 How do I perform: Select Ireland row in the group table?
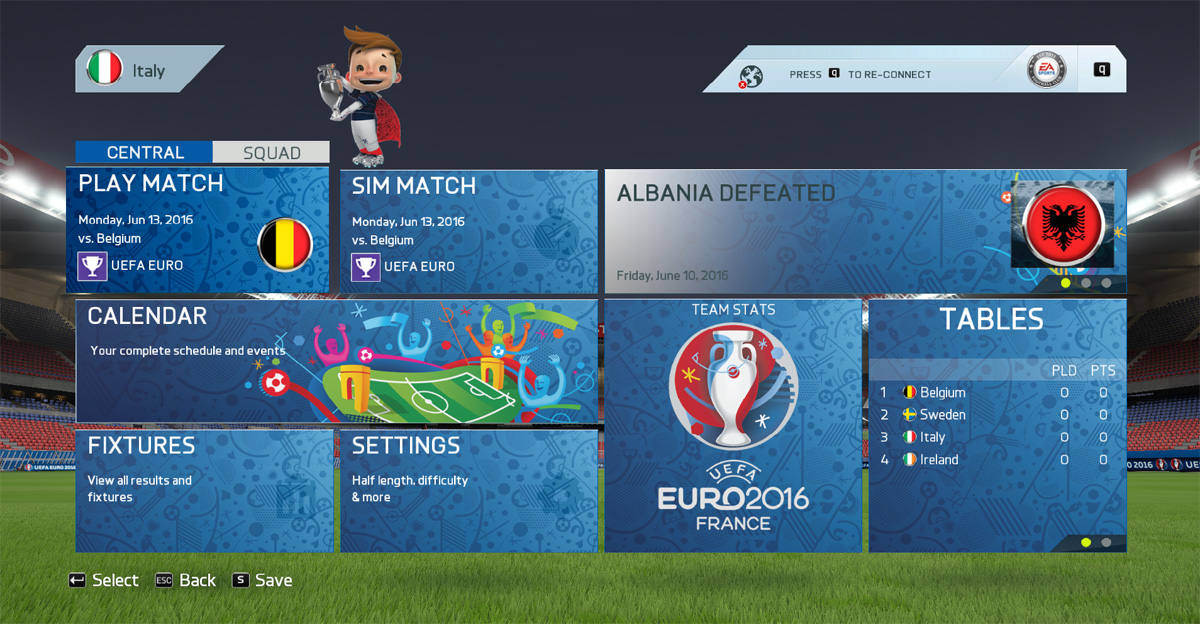pos(993,460)
